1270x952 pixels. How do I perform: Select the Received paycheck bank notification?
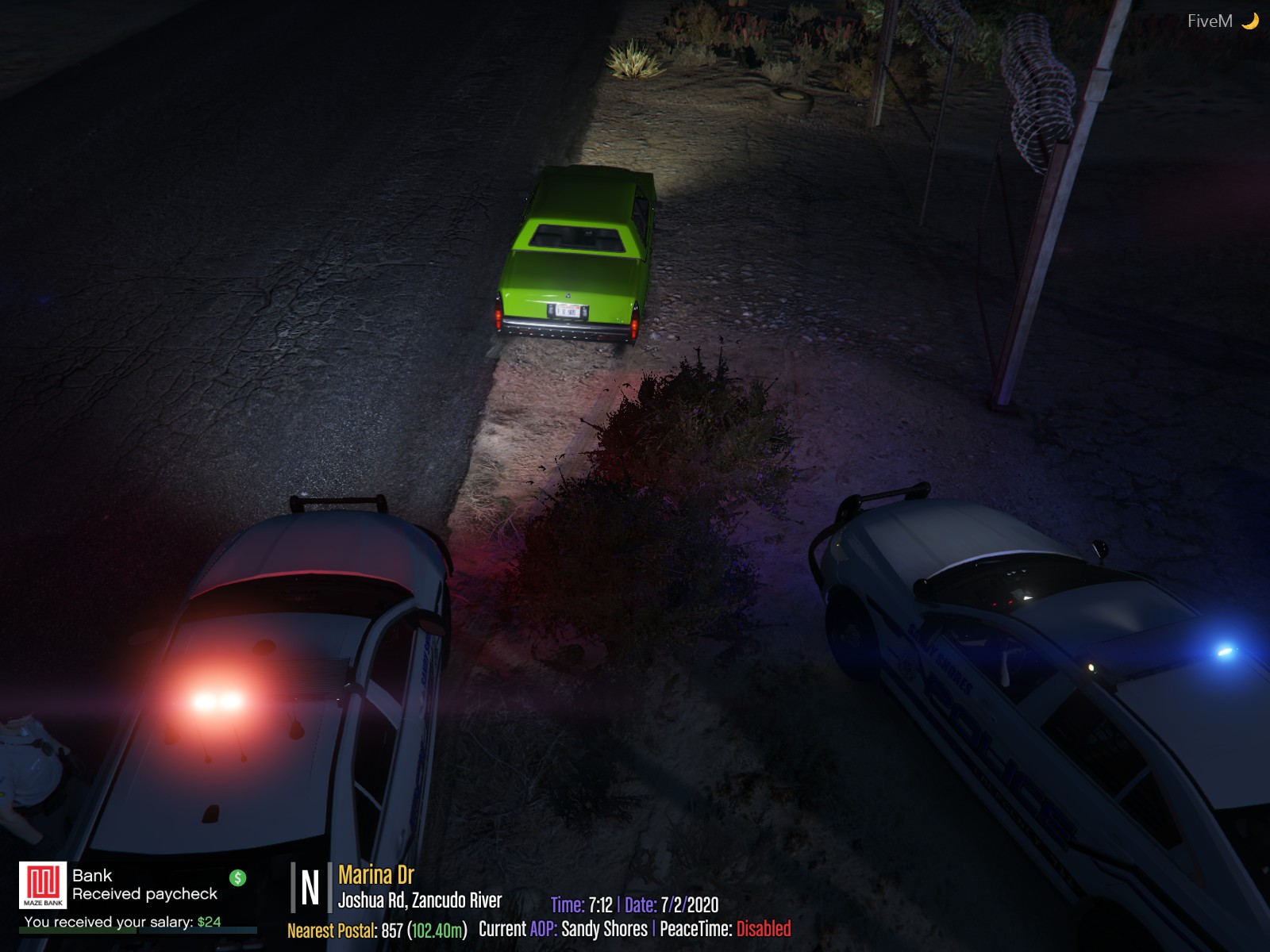pyautogui.click(x=144, y=894)
